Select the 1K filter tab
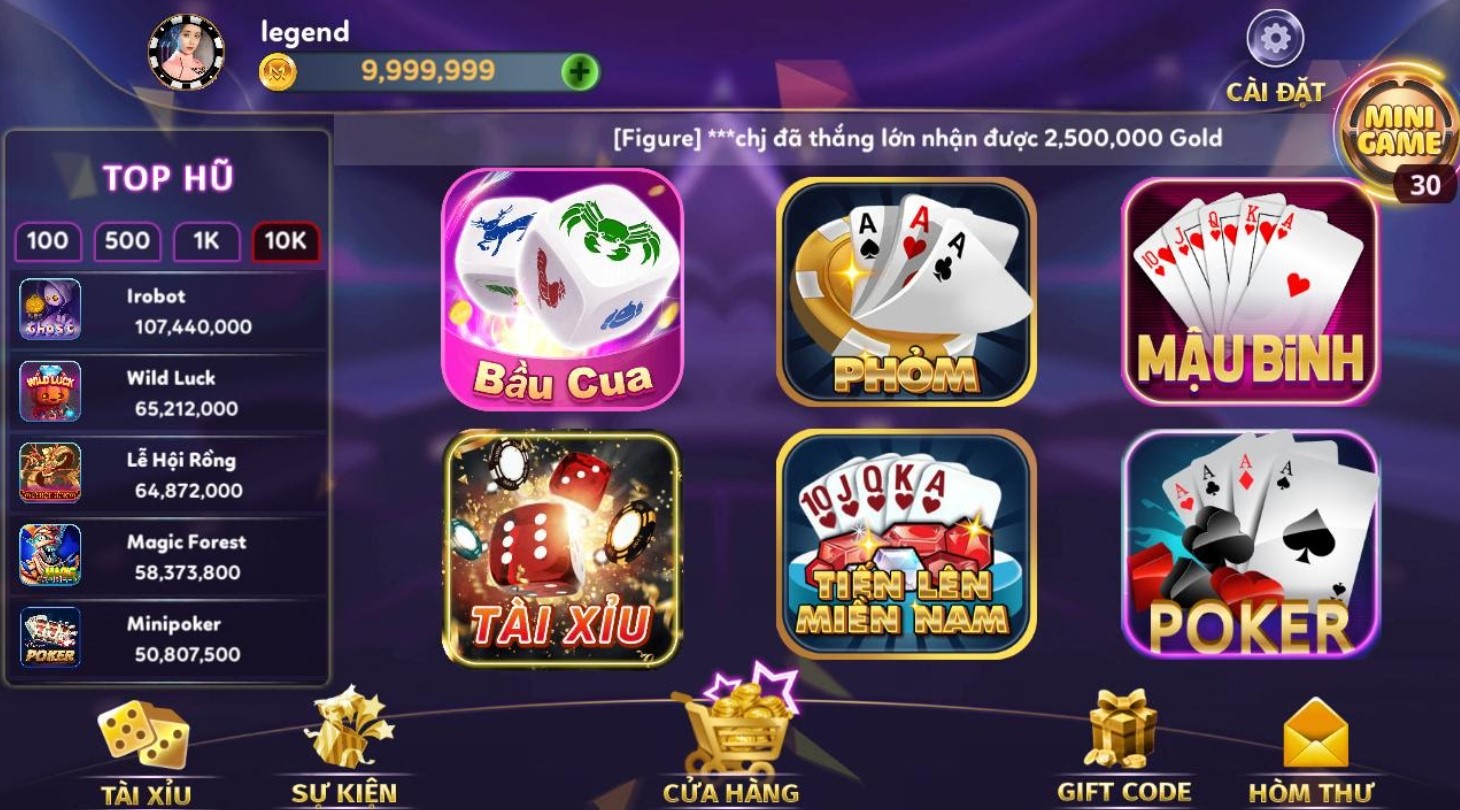1460x810 pixels. pyautogui.click(x=204, y=241)
